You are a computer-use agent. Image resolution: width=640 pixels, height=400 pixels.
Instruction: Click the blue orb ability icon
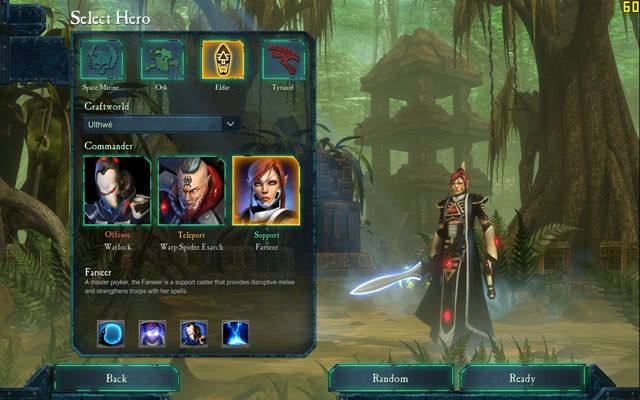coord(111,333)
